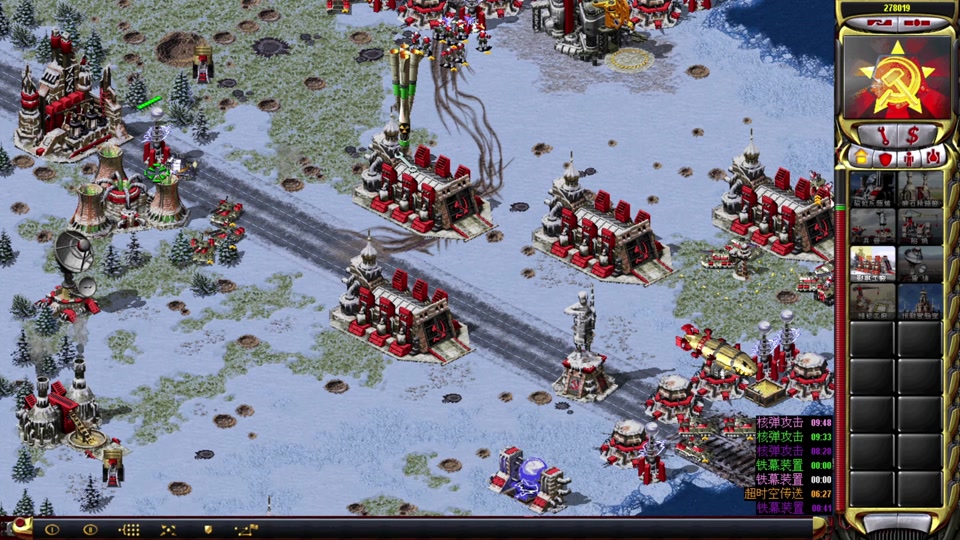Viewport: 960px width, 540px height.
Task: Open the infantry build tab
Action: [x=908, y=157]
